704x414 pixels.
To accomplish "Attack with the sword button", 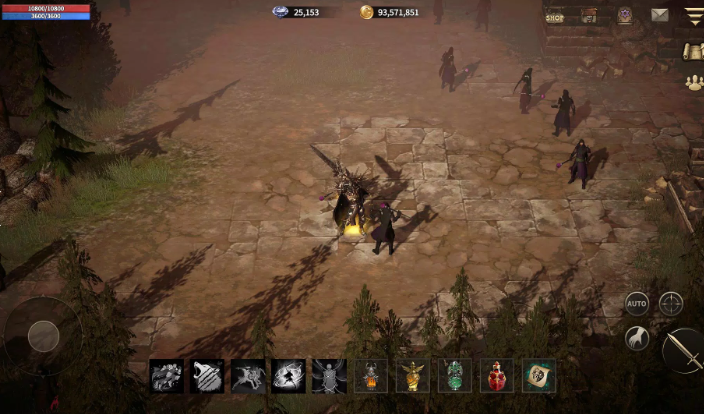I will point(684,349).
